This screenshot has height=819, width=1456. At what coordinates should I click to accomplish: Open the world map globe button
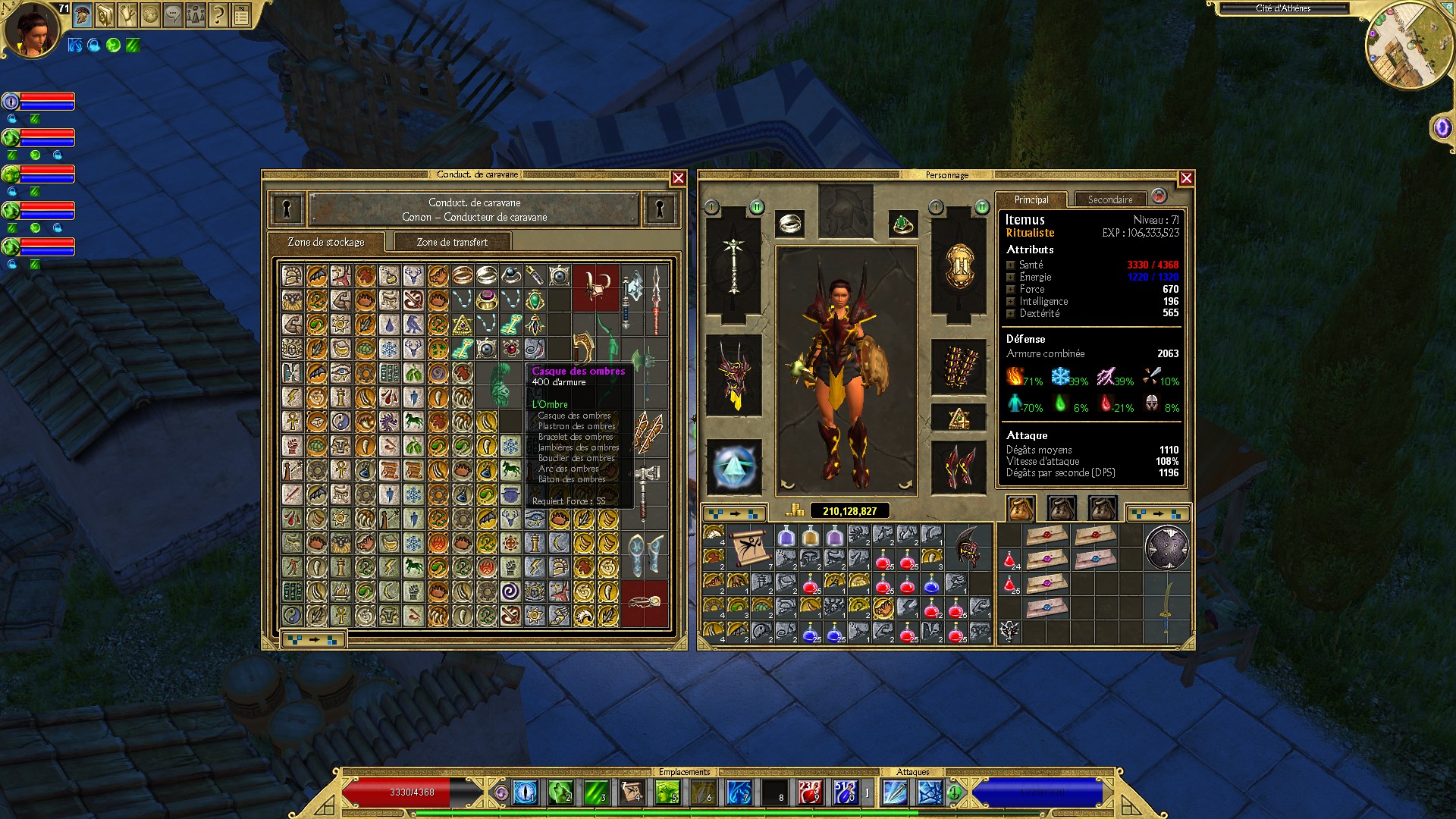point(150,14)
